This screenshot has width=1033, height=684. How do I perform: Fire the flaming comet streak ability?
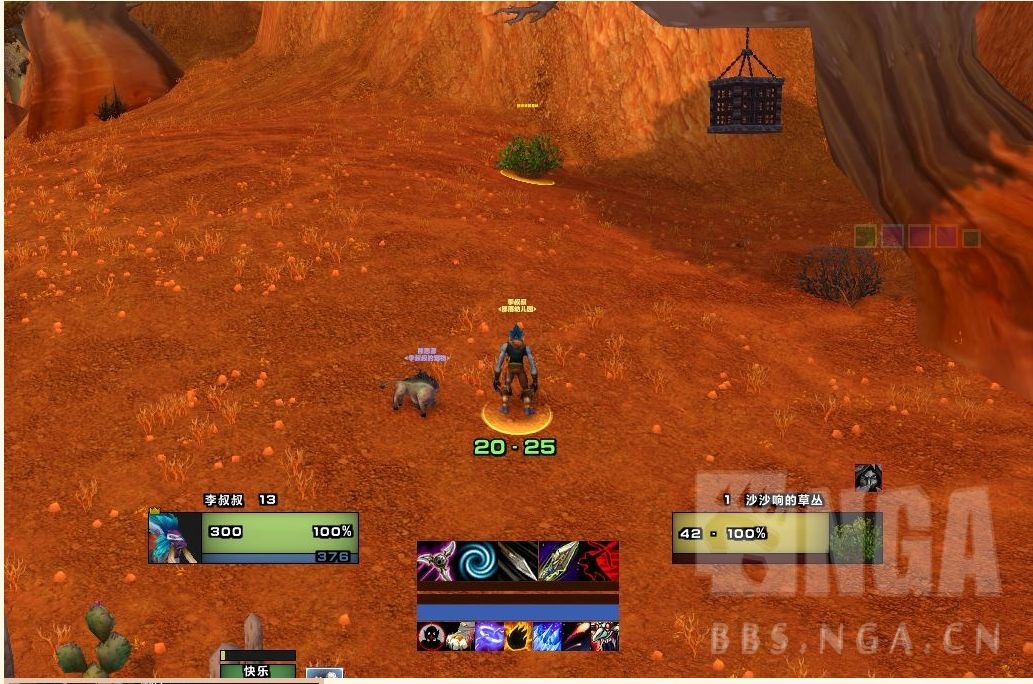(576, 637)
